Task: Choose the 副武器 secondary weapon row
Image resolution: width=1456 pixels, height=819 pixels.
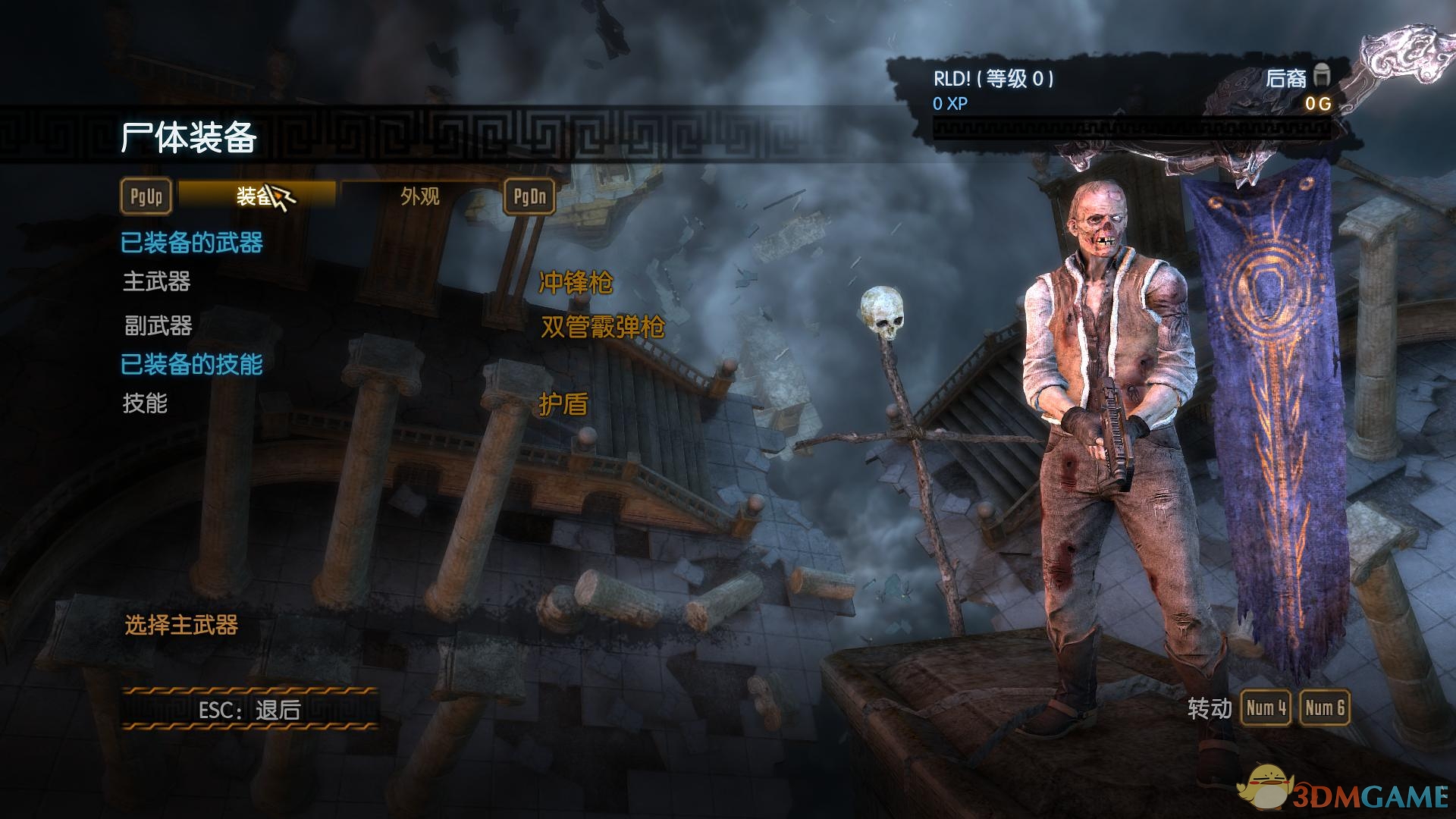Action: (158, 326)
